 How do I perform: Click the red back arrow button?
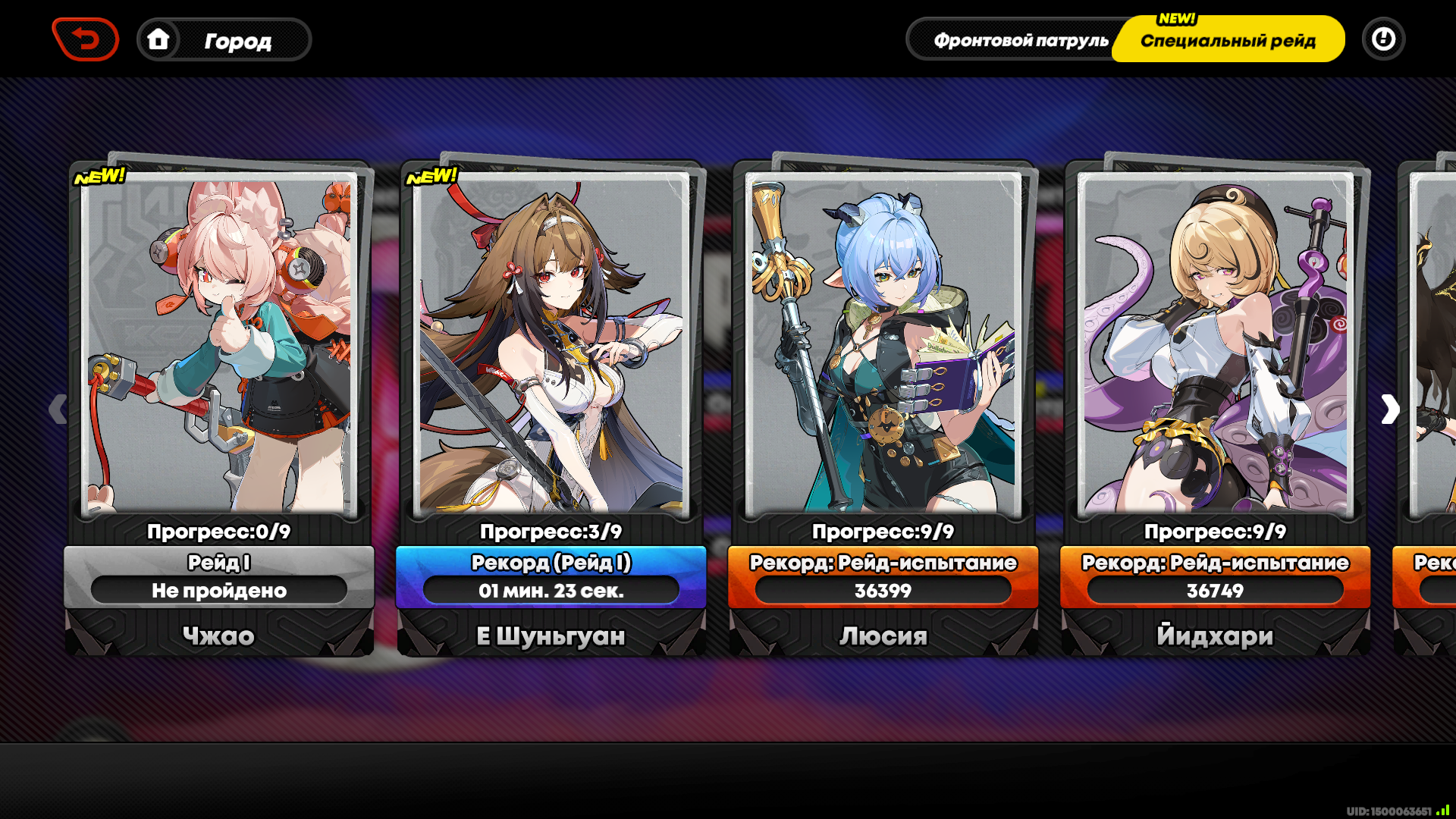coord(86,39)
